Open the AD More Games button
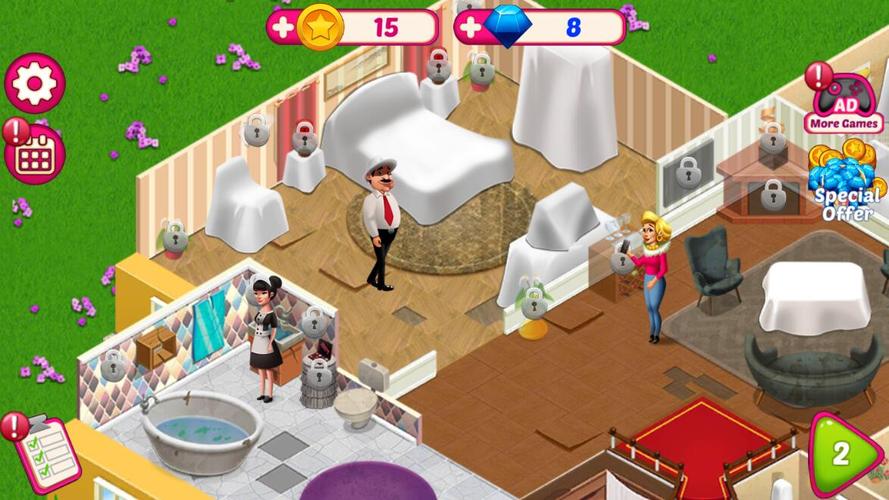This screenshot has width=889, height=500. point(845,104)
